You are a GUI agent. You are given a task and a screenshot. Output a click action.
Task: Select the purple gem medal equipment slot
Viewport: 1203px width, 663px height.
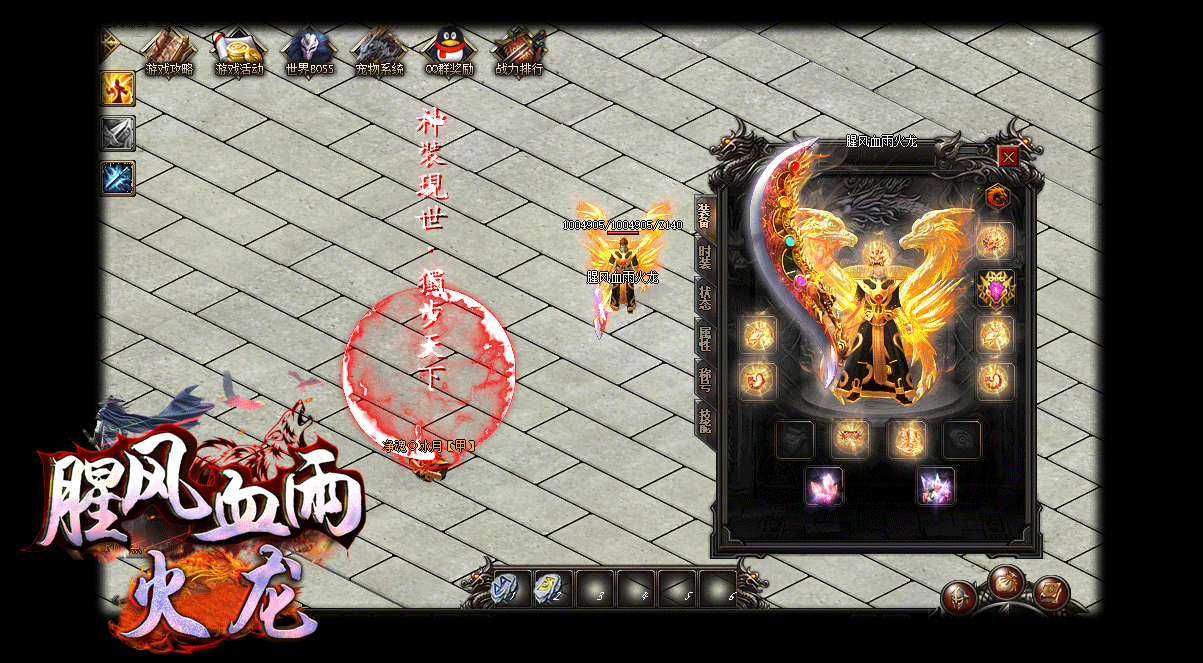[x=995, y=289]
